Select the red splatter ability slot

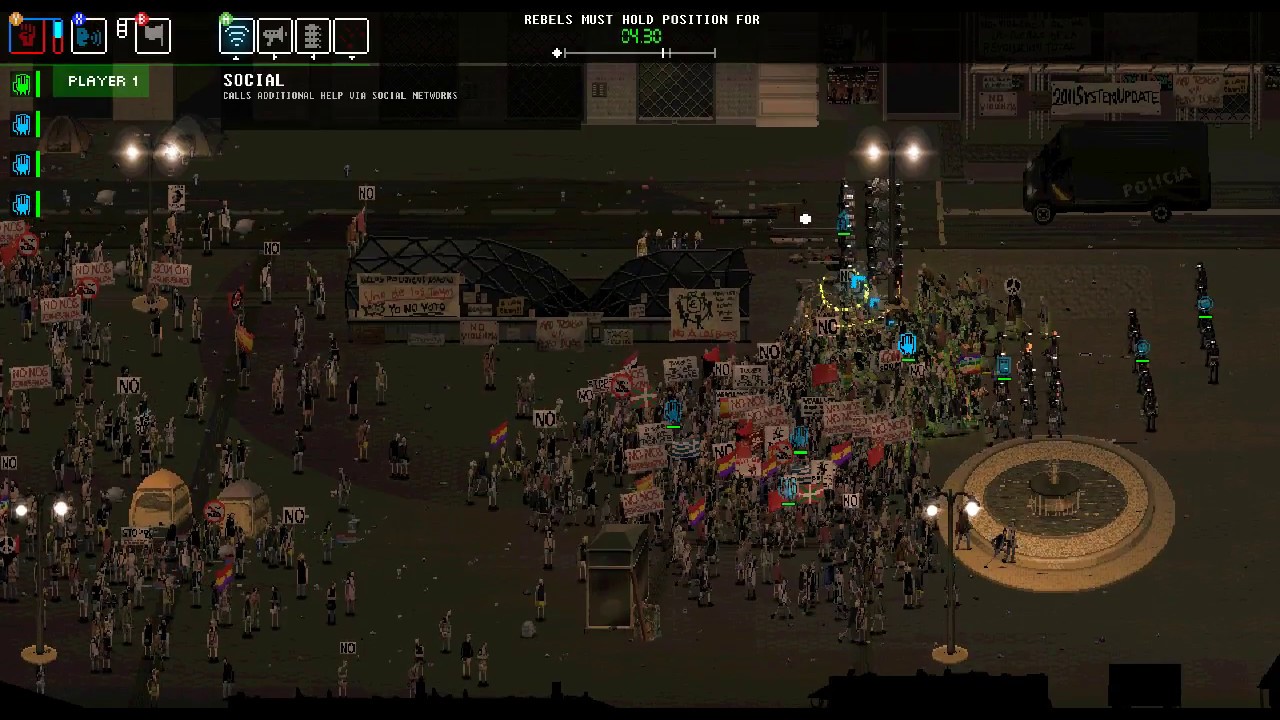(352, 35)
